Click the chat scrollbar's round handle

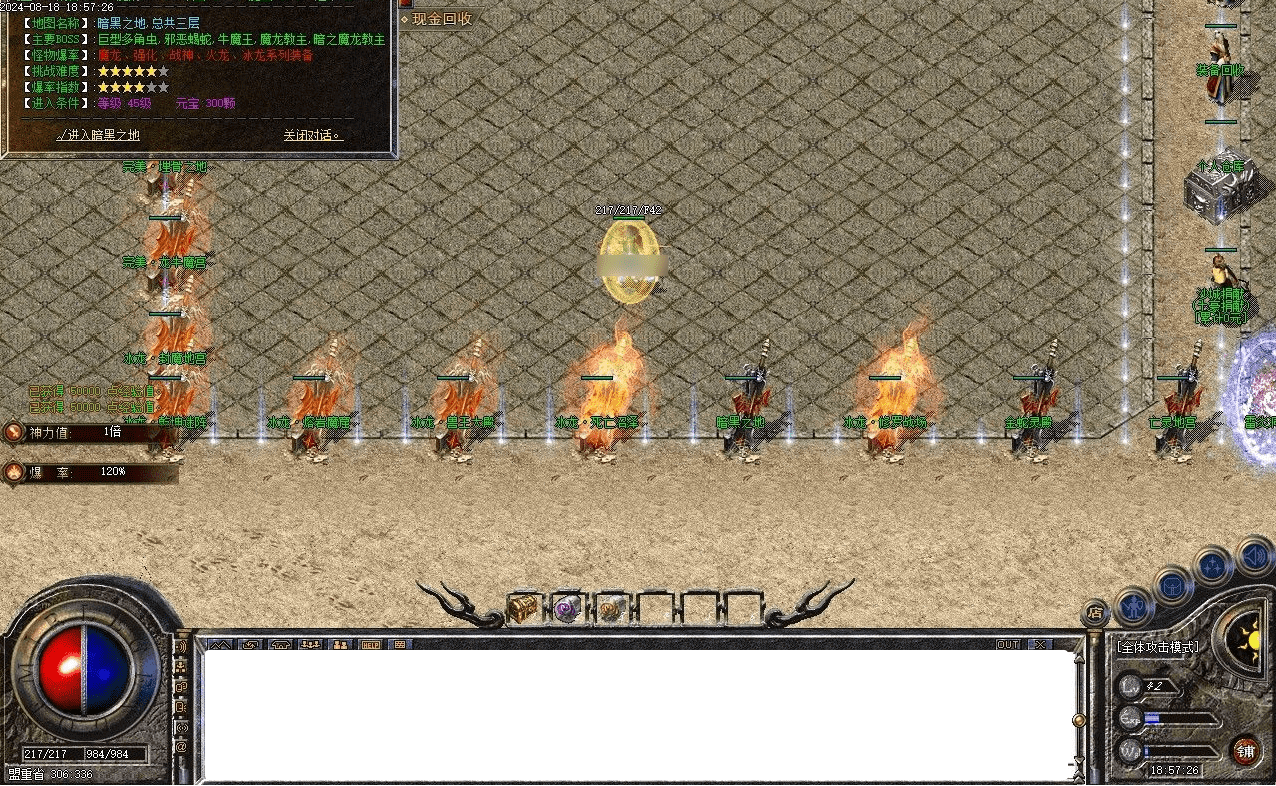[x=1078, y=720]
